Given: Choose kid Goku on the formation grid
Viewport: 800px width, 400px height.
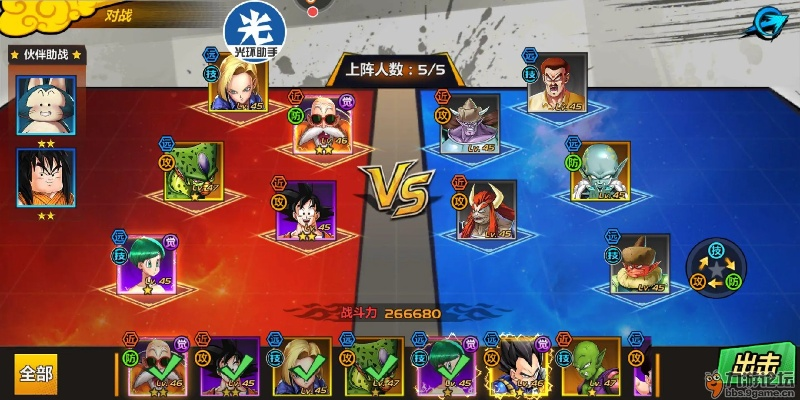Looking at the screenshot, I should 305,212.
